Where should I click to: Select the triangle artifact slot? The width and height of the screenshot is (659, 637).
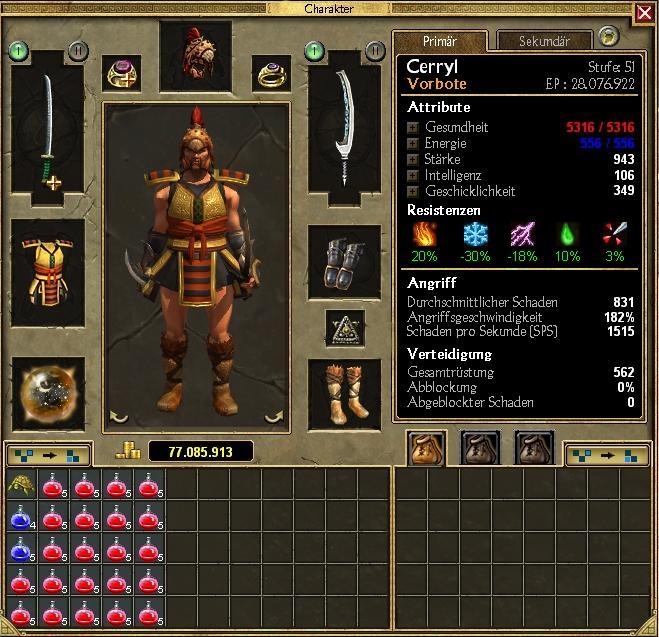[345, 327]
